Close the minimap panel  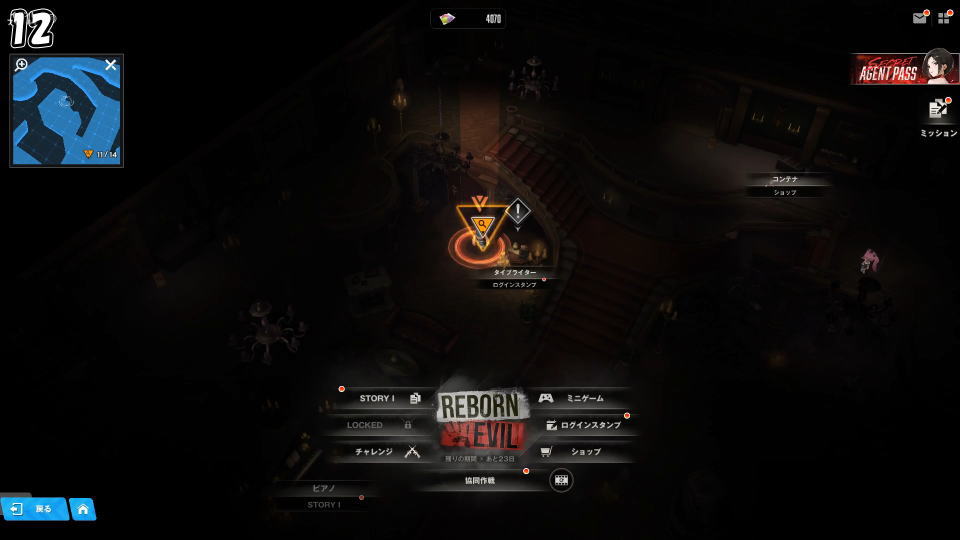click(x=111, y=65)
